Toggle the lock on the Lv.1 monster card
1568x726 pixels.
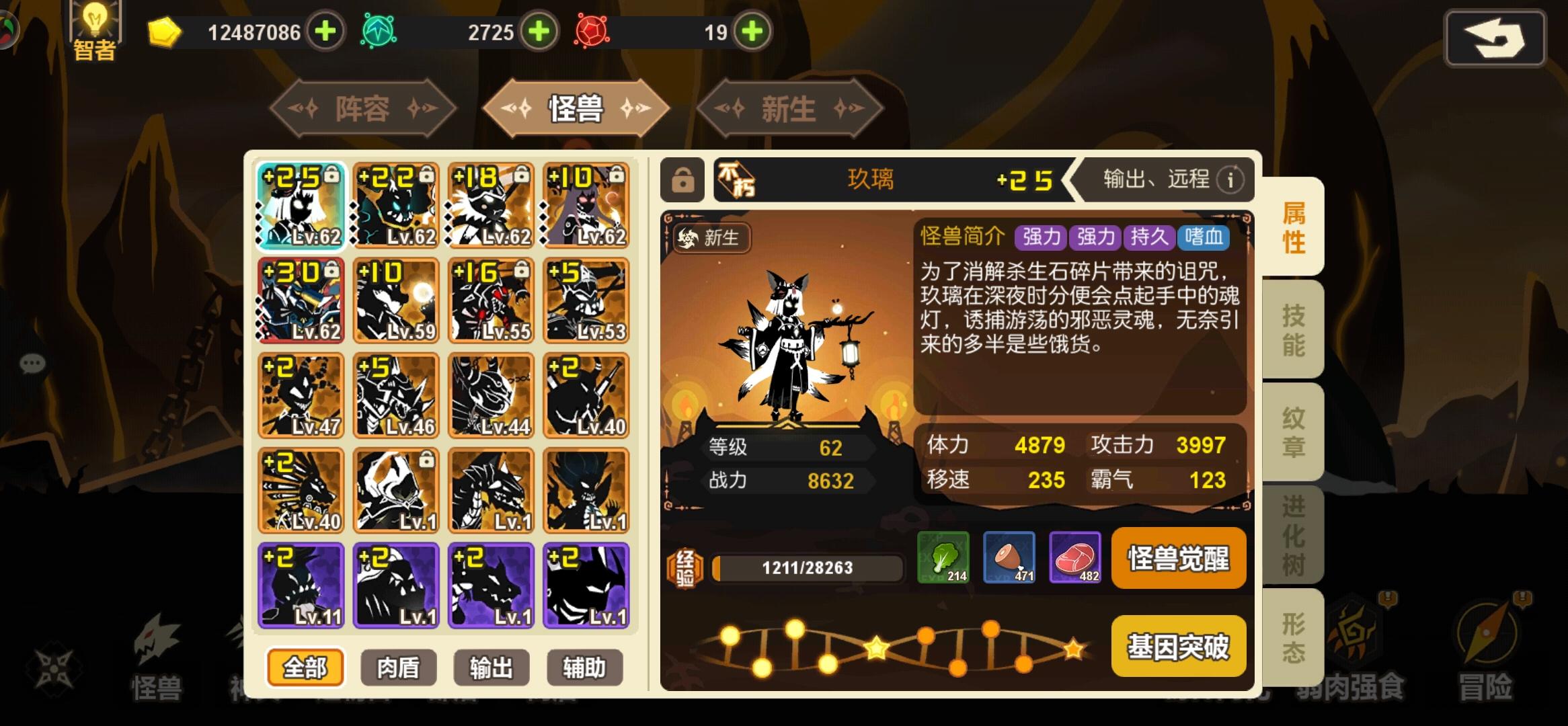[x=427, y=460]
